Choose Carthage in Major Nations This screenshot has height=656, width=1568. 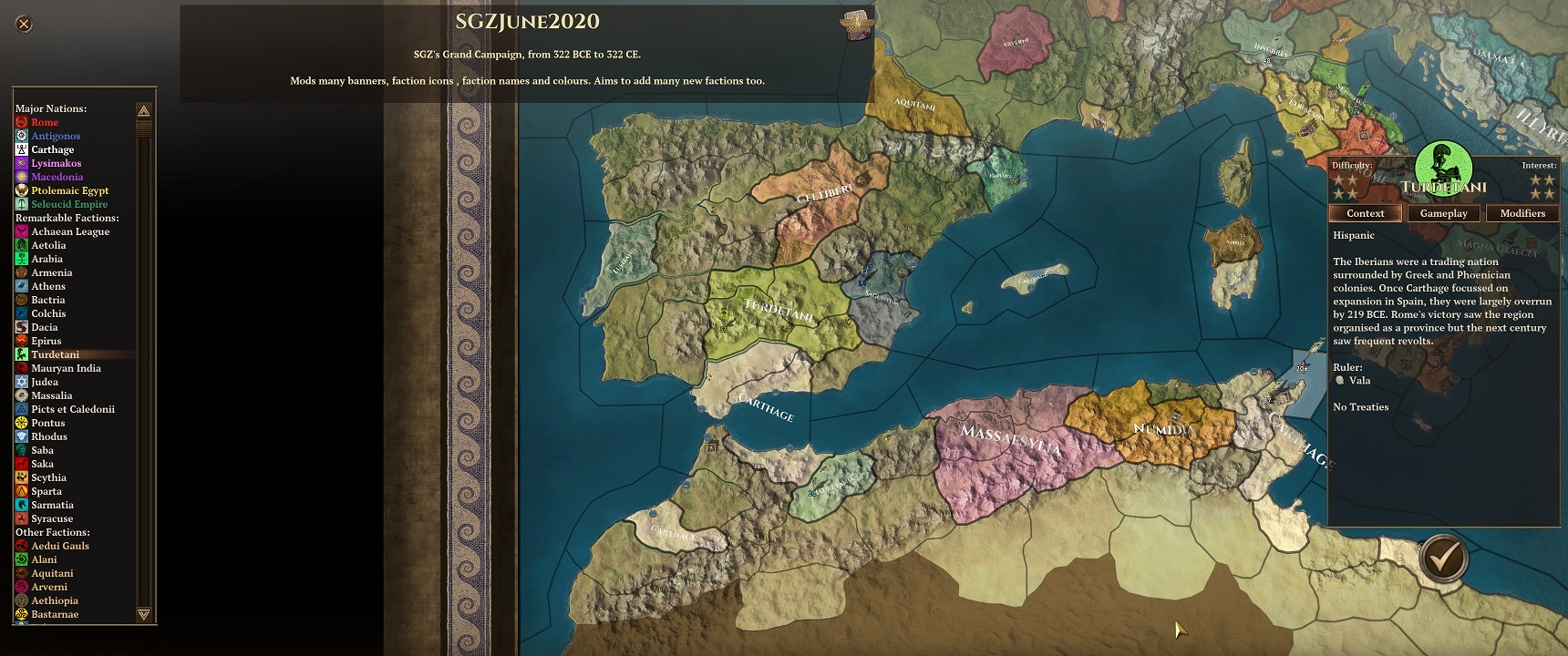click(52, 149)
